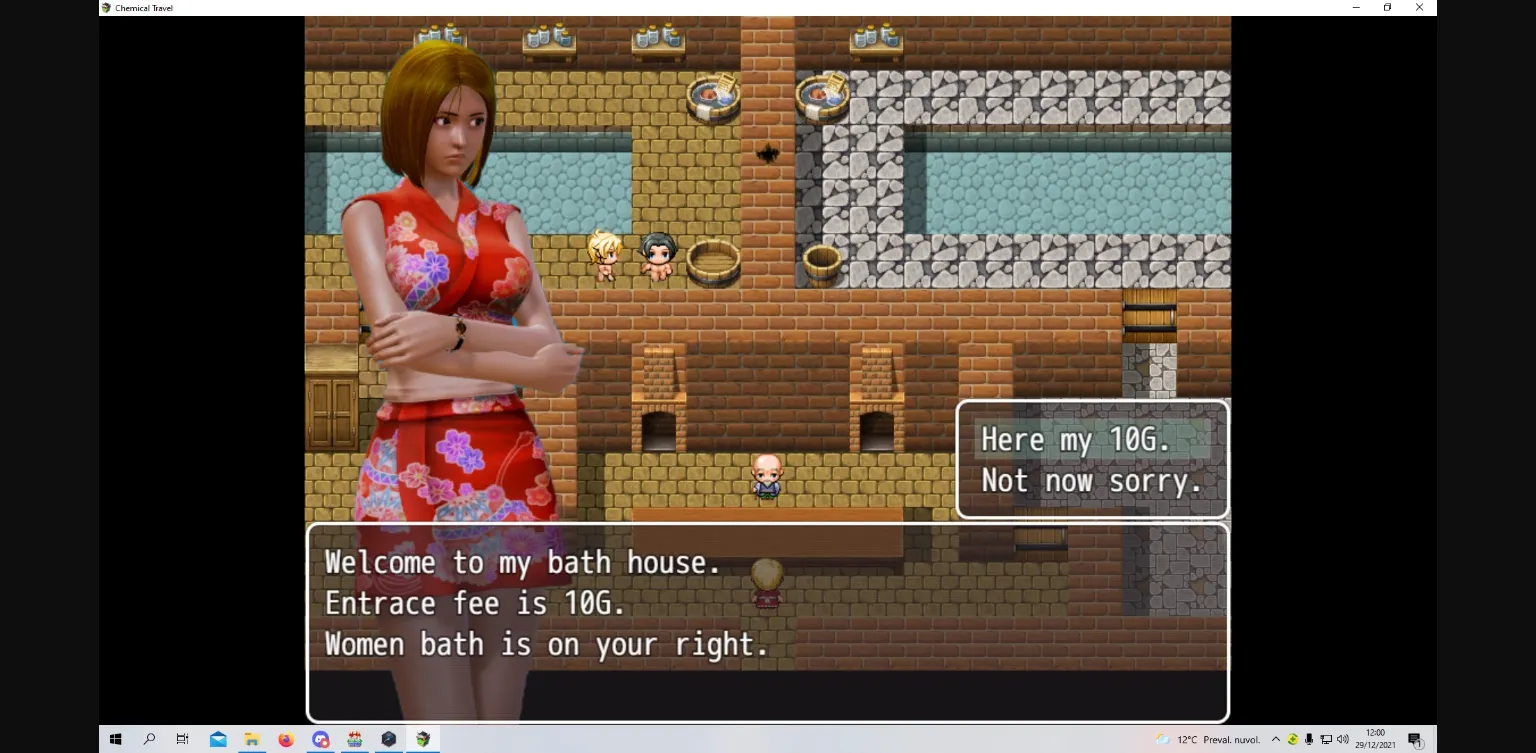Screen dimensions: 1536x753
Task: Toggle the microphone tray icon
Action: [1310, 740]
